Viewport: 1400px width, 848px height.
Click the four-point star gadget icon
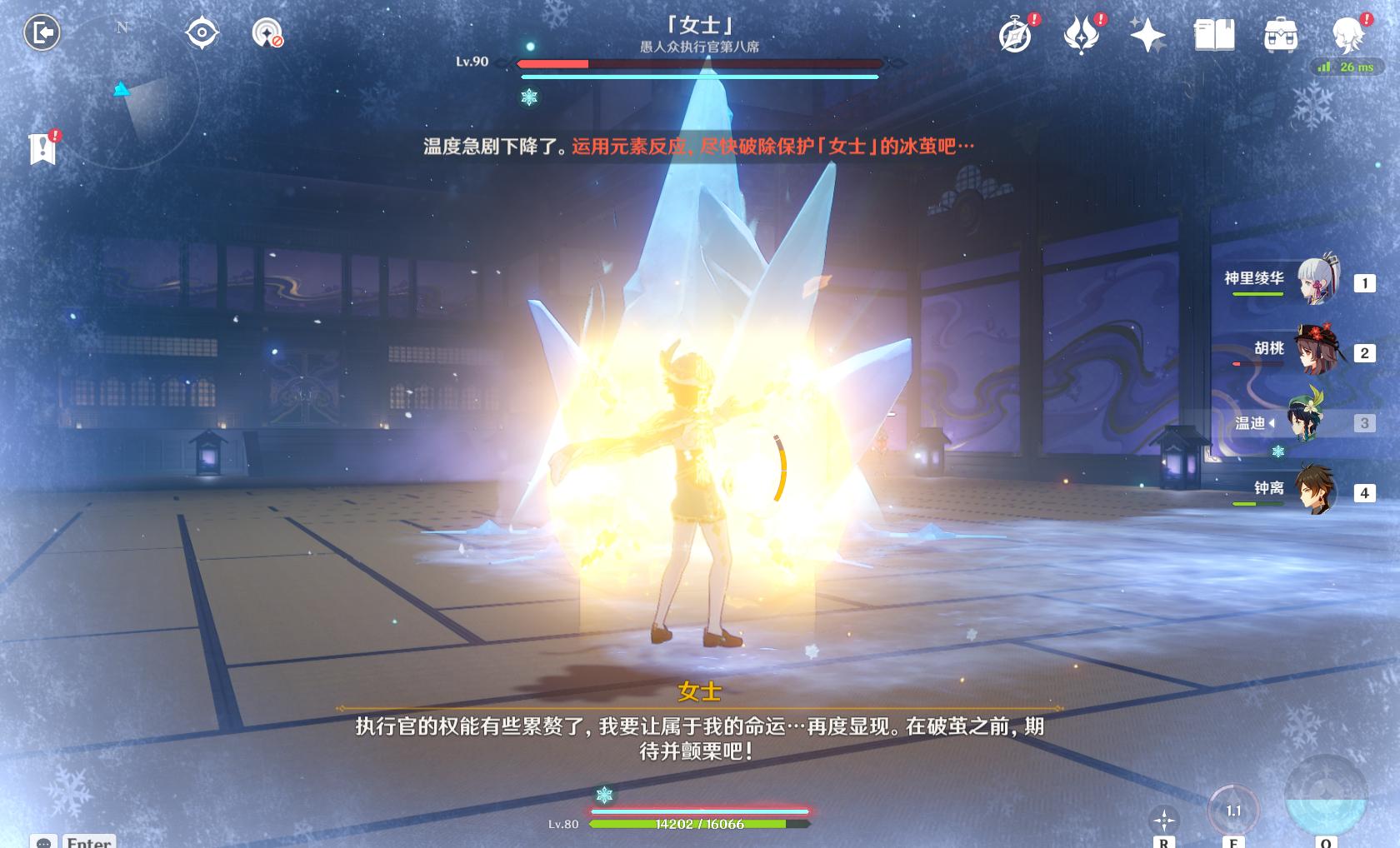click(1163, 821)
